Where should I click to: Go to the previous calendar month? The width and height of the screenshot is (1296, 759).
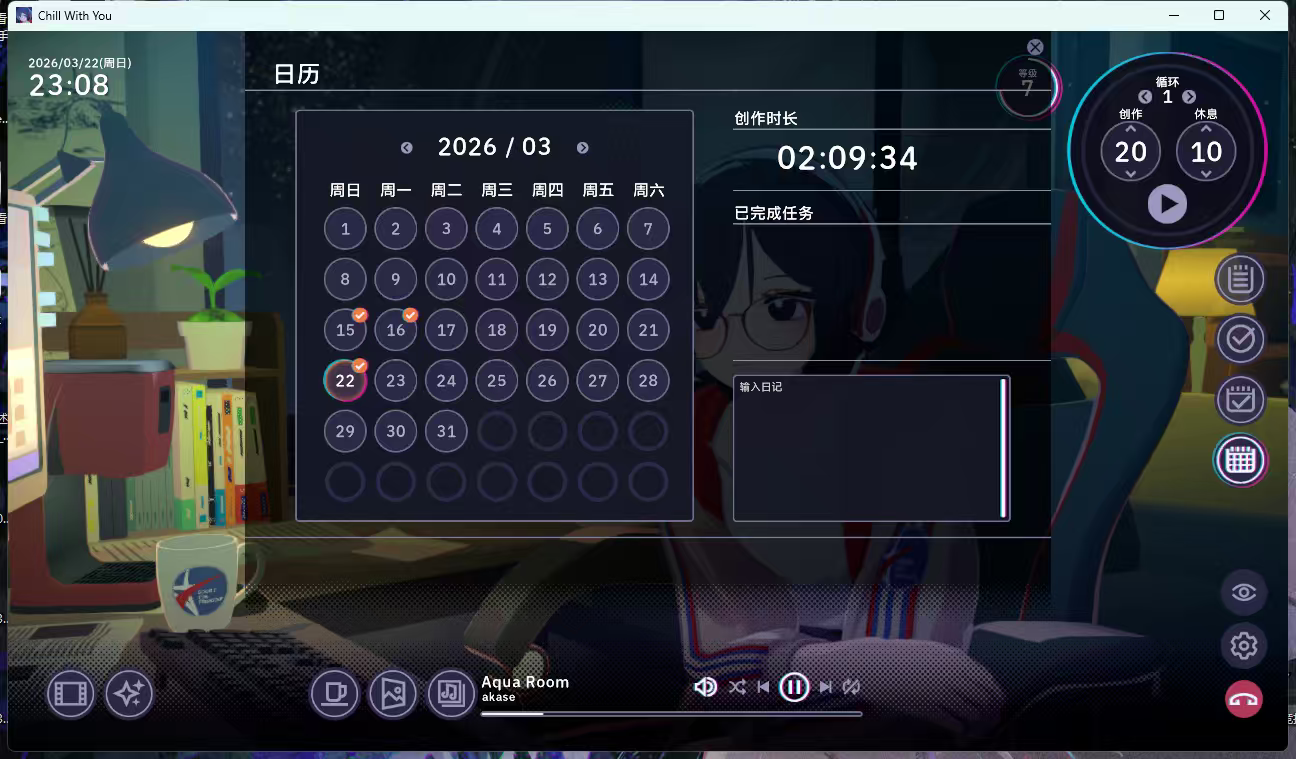click(407, 148)
